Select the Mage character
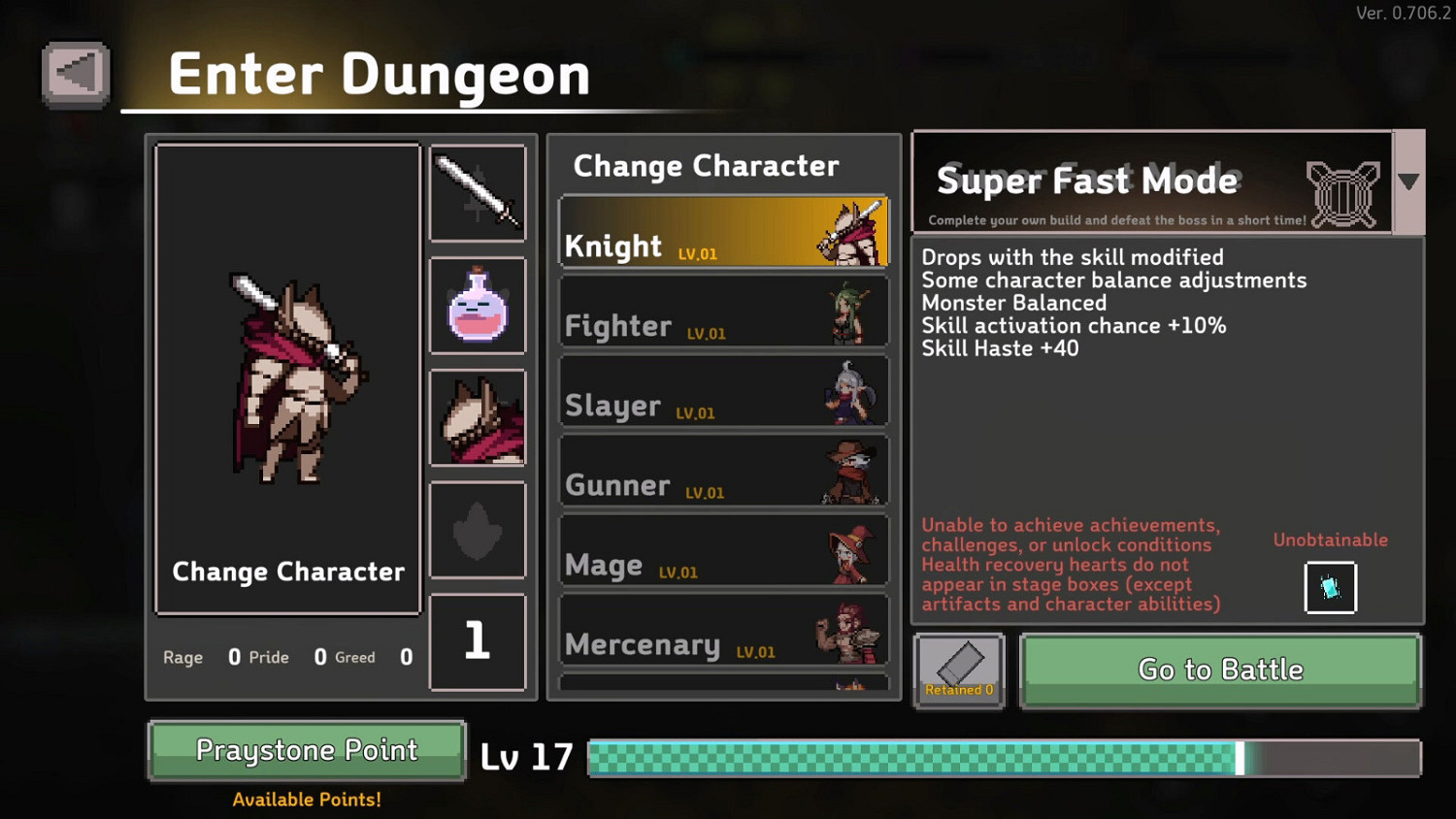 (x=723, y=550)
